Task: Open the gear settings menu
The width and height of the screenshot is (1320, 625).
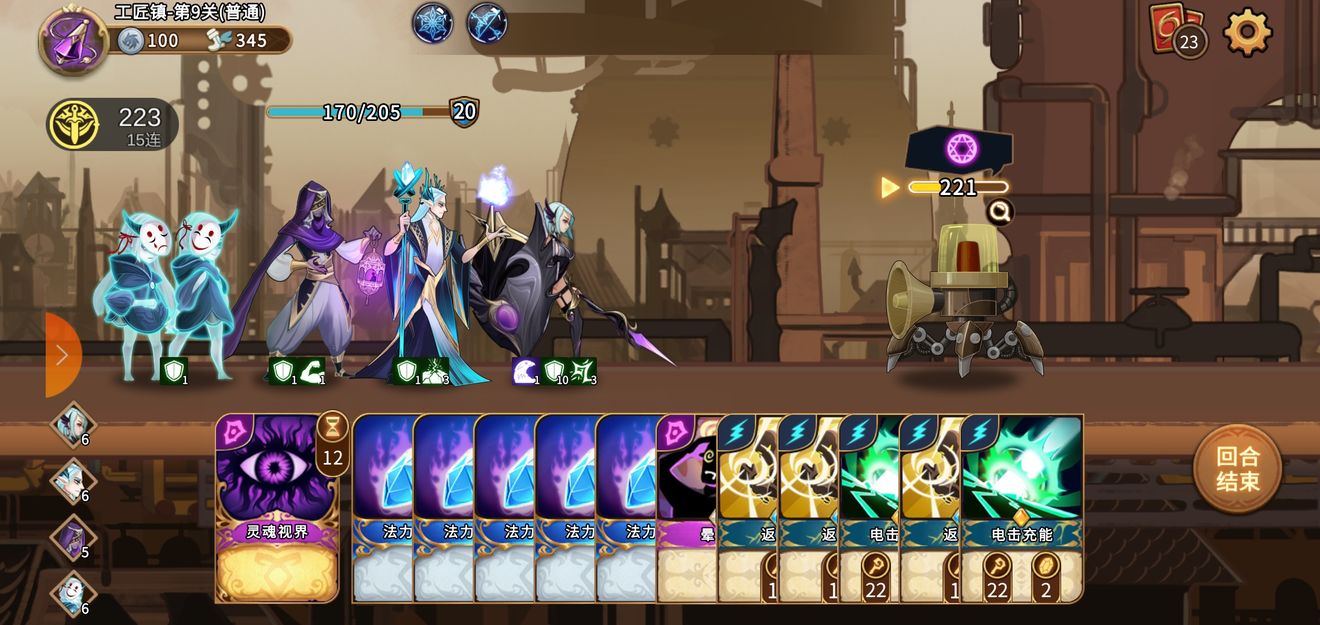Action: click(1247, 33)
